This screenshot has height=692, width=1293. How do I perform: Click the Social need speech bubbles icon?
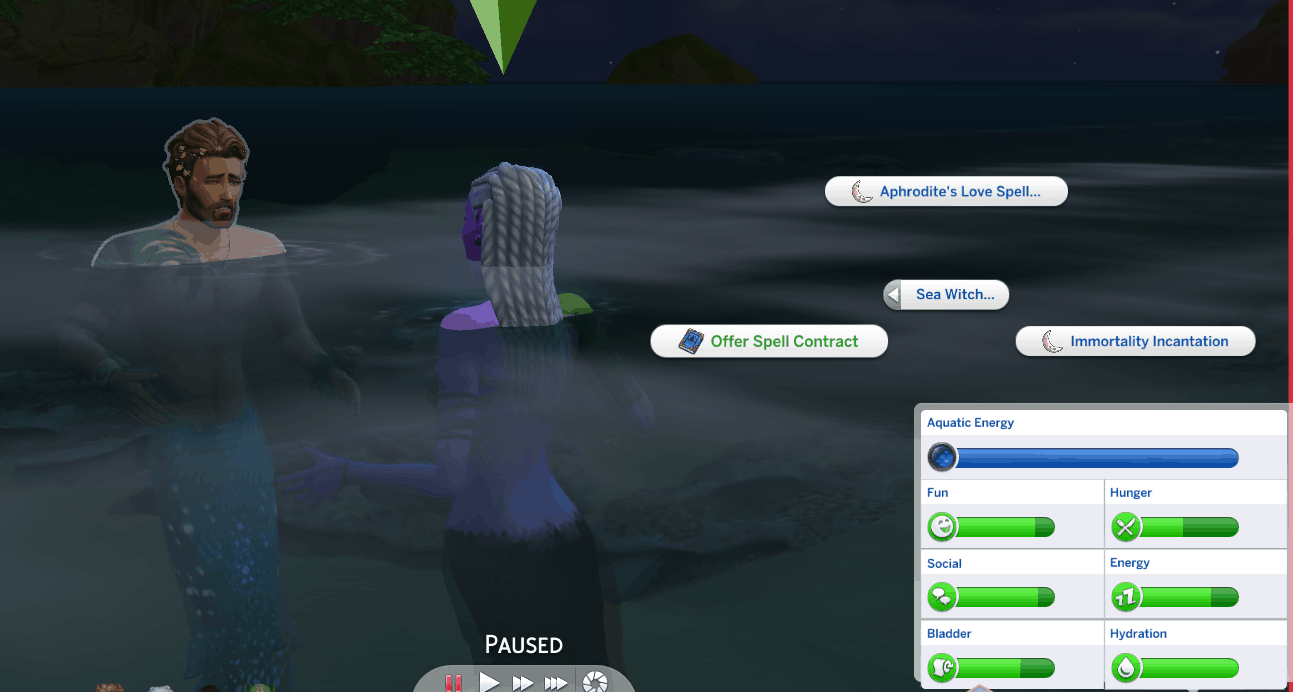(x=942, y=597)
